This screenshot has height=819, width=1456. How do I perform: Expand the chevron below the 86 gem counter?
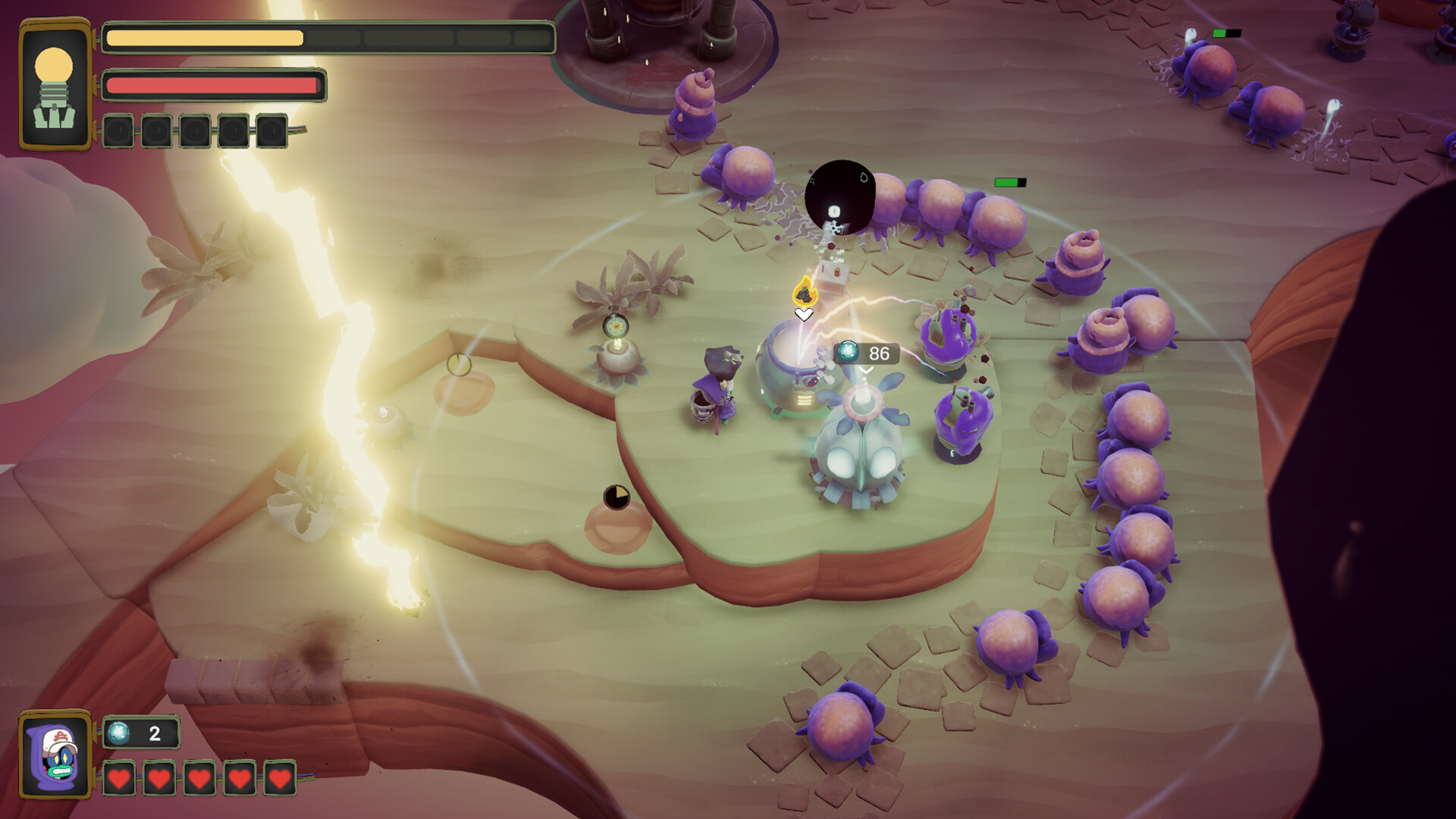(x=864, y=371)
